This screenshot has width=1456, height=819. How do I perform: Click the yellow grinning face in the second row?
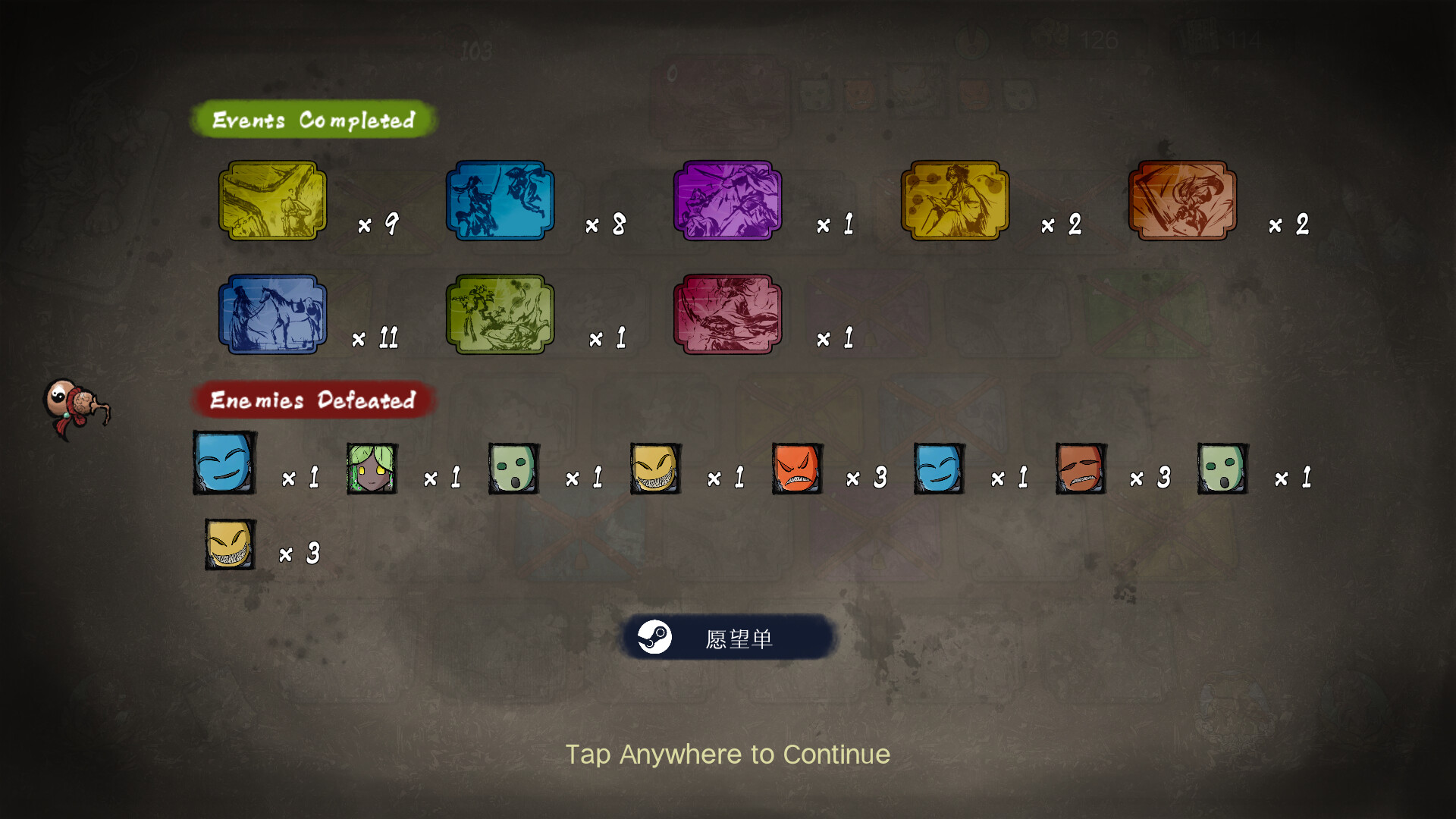point(228,544)
